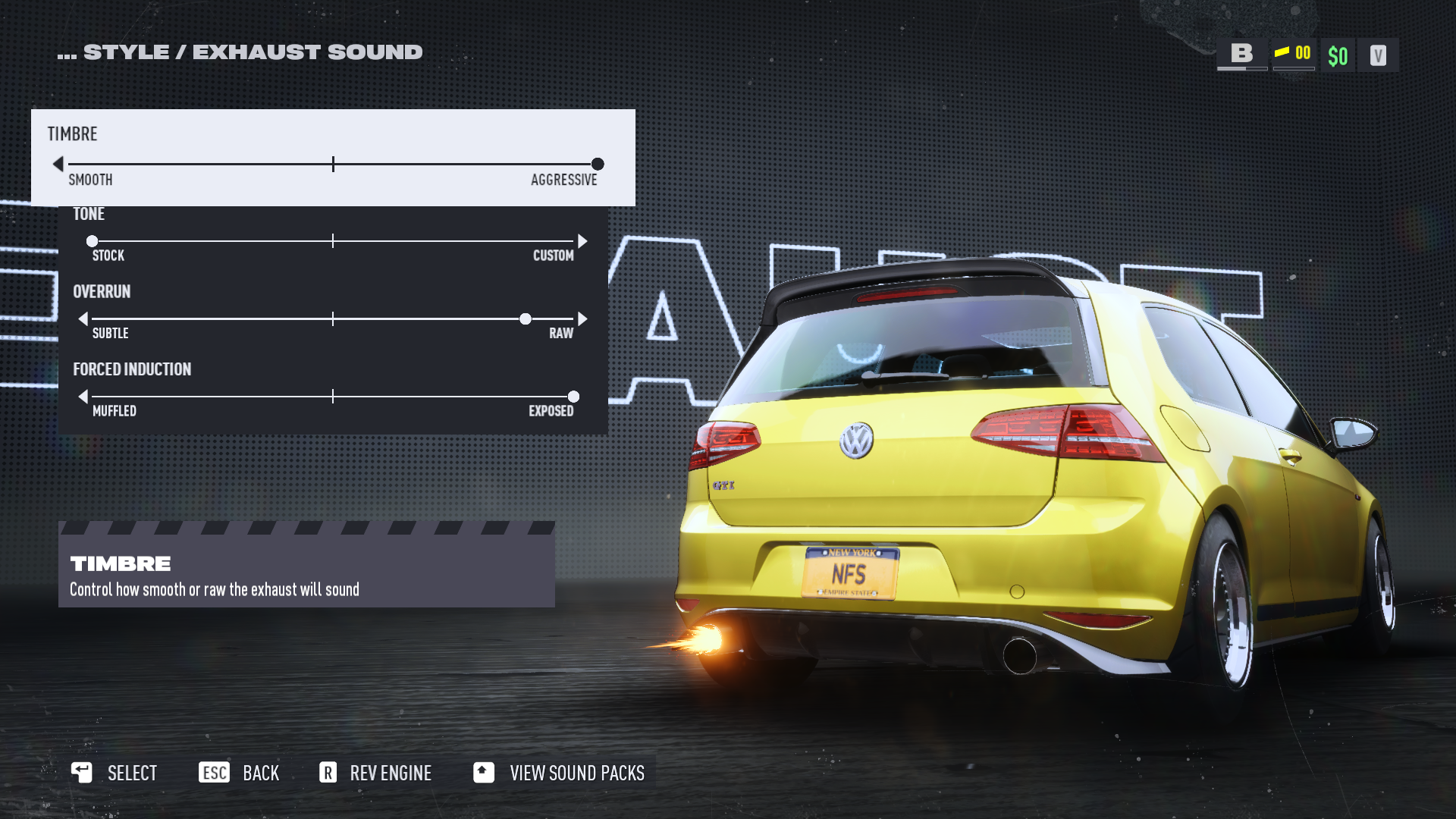Choose the Rev Engine option

tap(375, 773)
